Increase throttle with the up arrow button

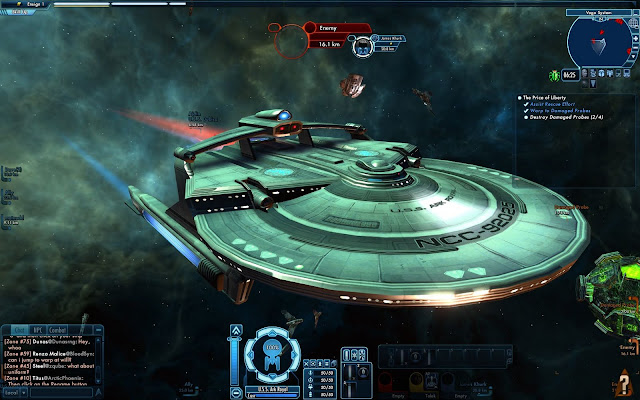[x=234, y=329]
